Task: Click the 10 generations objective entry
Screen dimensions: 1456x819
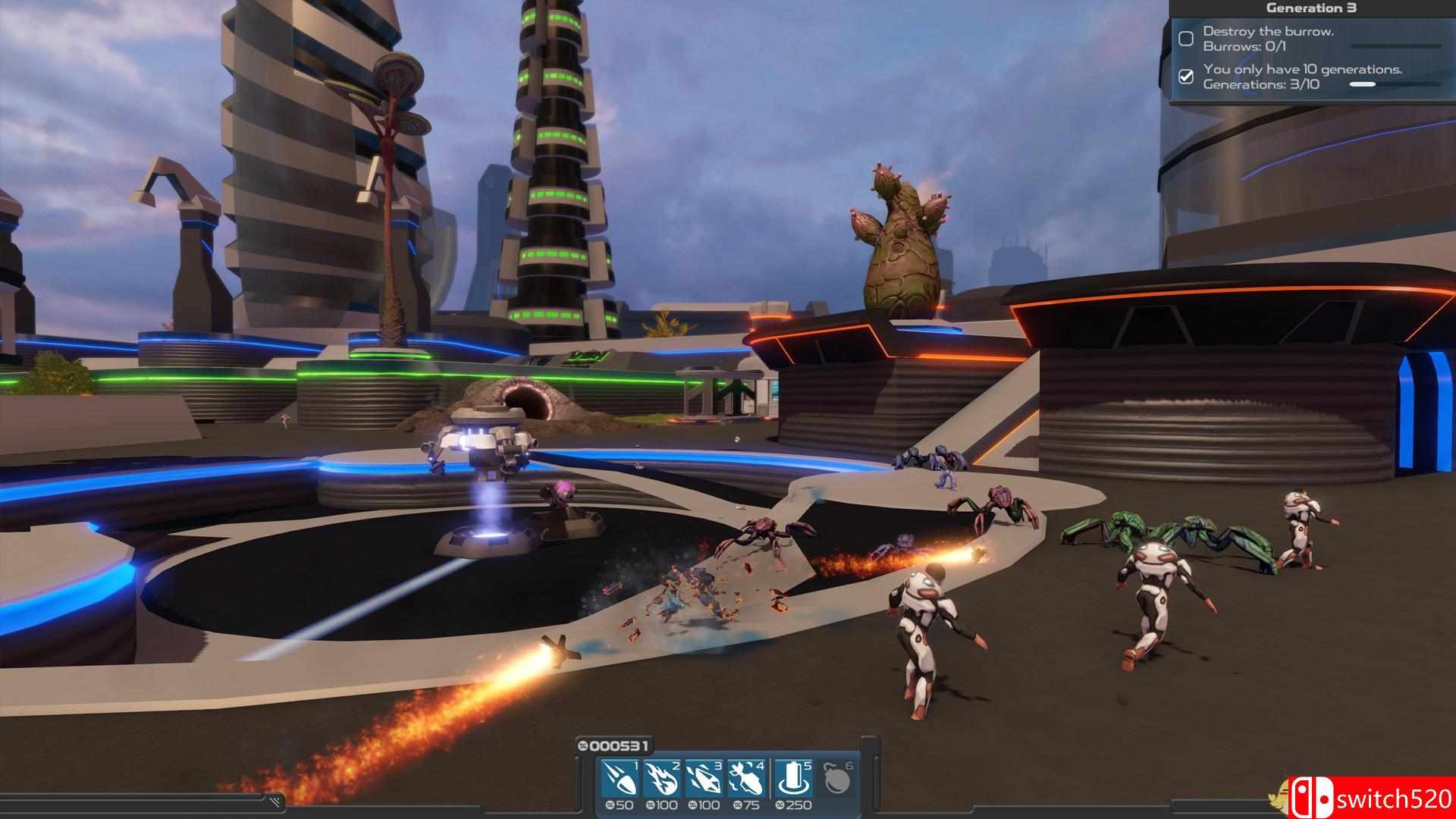Action: (1301, 77)
